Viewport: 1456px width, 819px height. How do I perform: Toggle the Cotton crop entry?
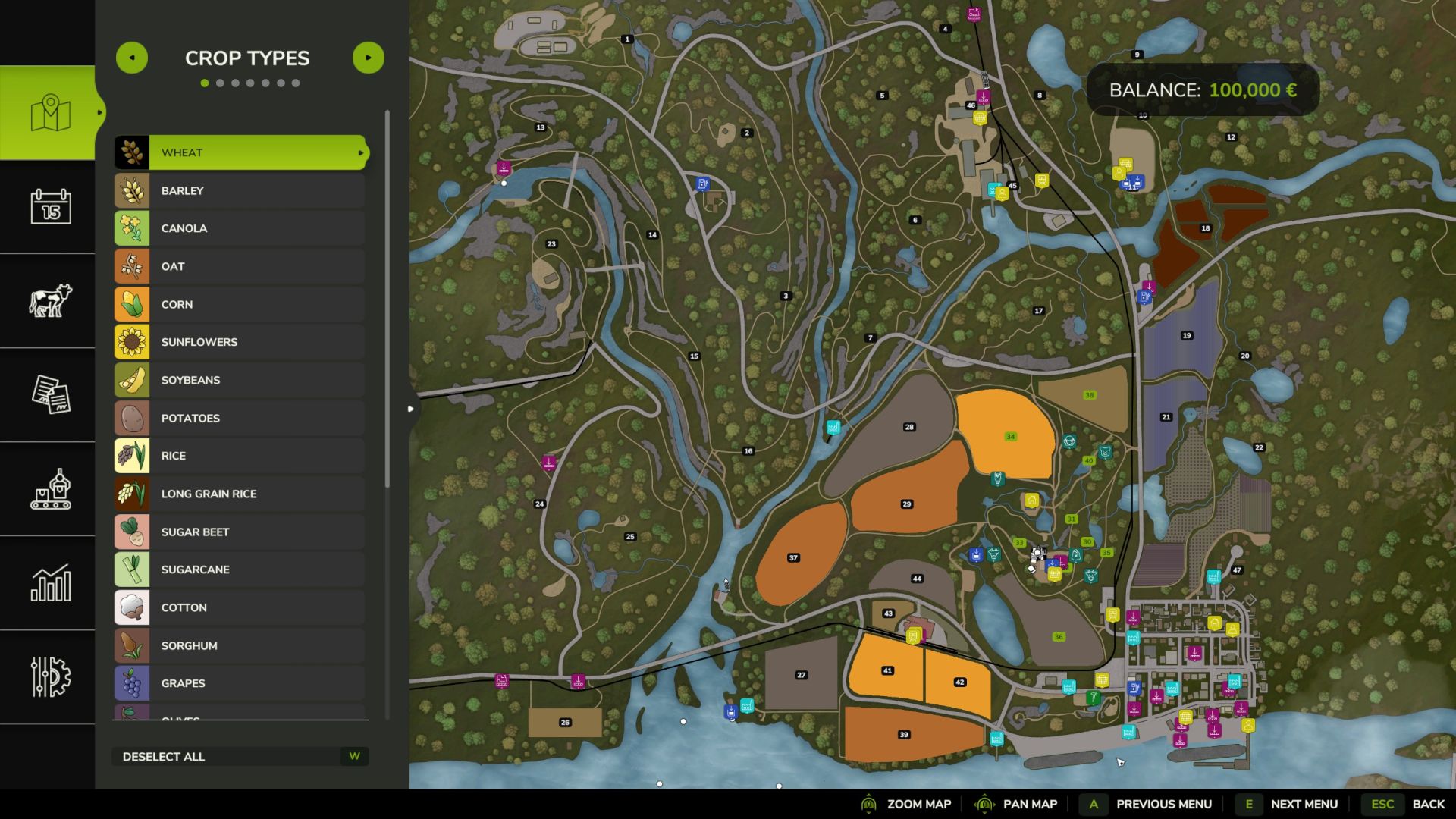(x=241, y=607)
